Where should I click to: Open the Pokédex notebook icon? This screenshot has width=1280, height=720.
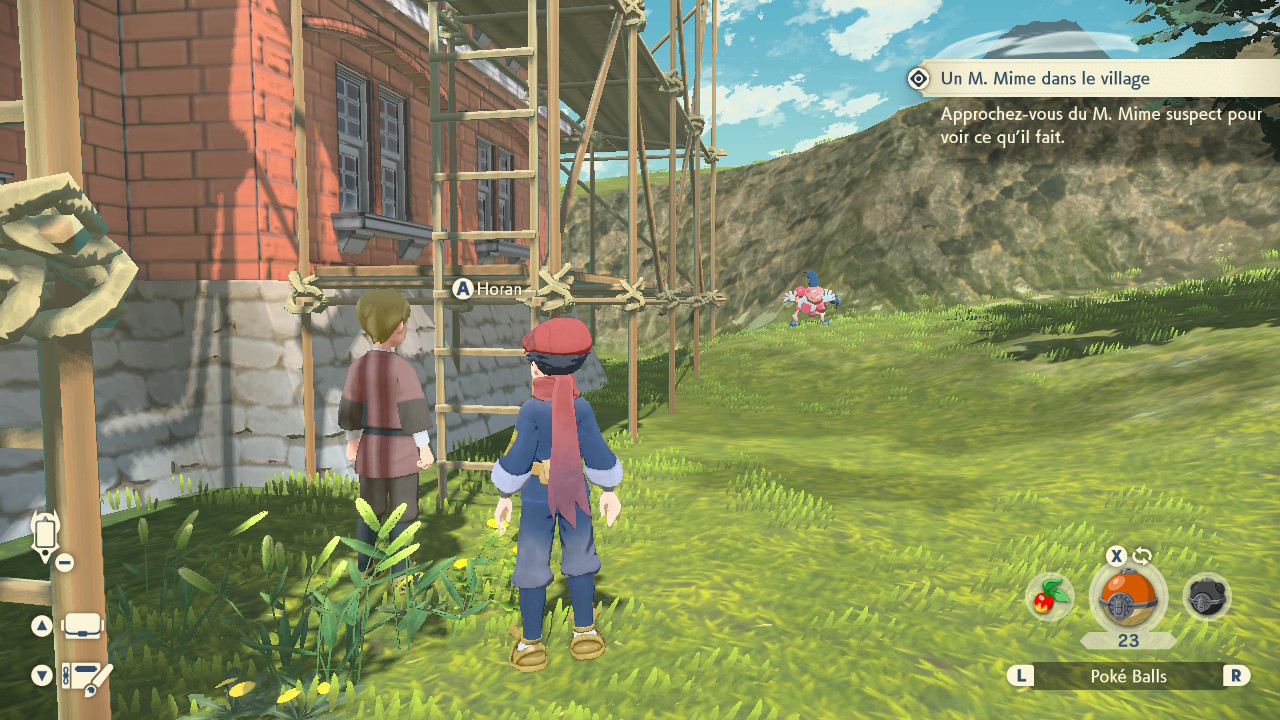coord(86,677)
